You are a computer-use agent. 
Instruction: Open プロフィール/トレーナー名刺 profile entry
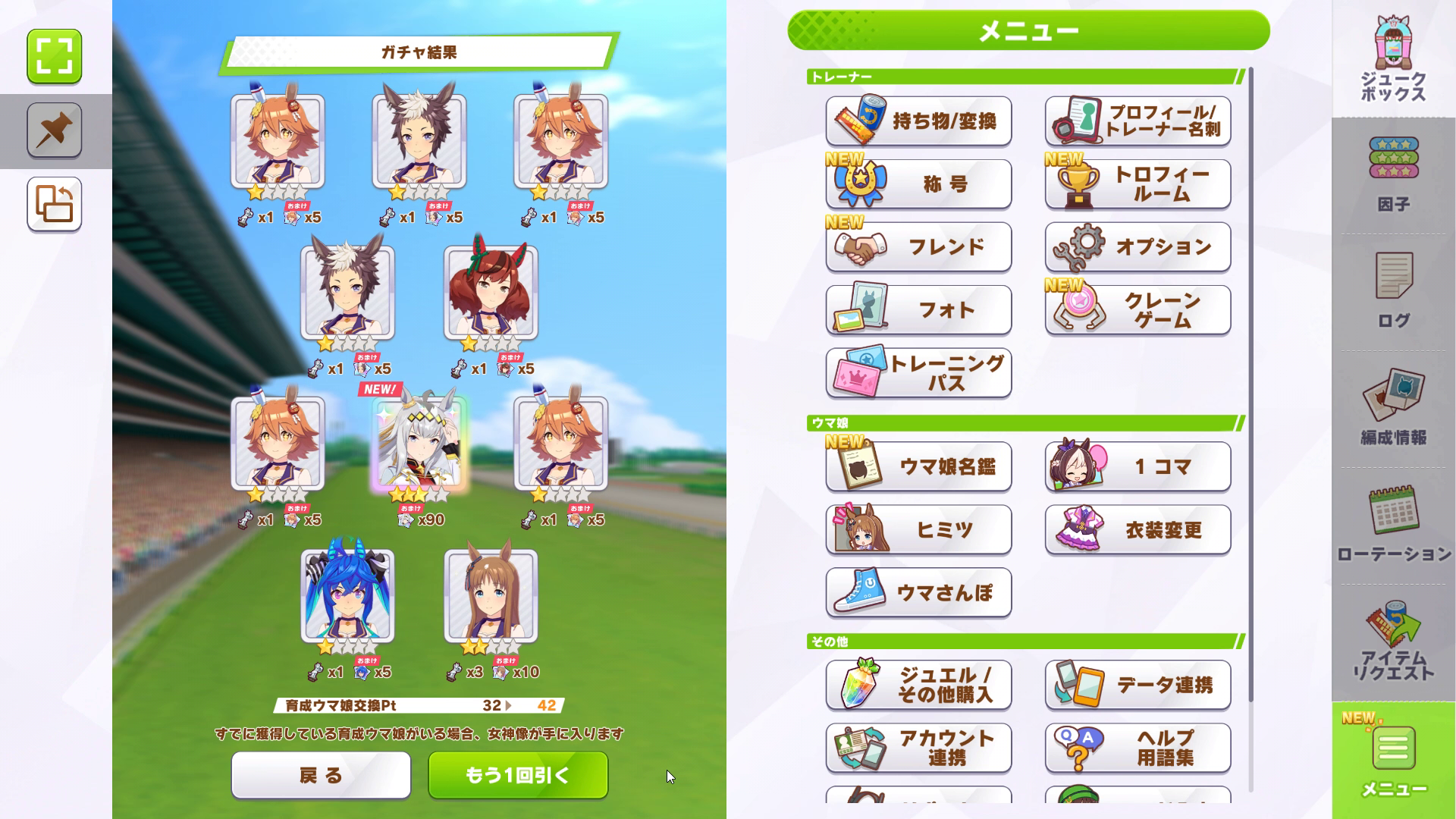(1137, 121)
